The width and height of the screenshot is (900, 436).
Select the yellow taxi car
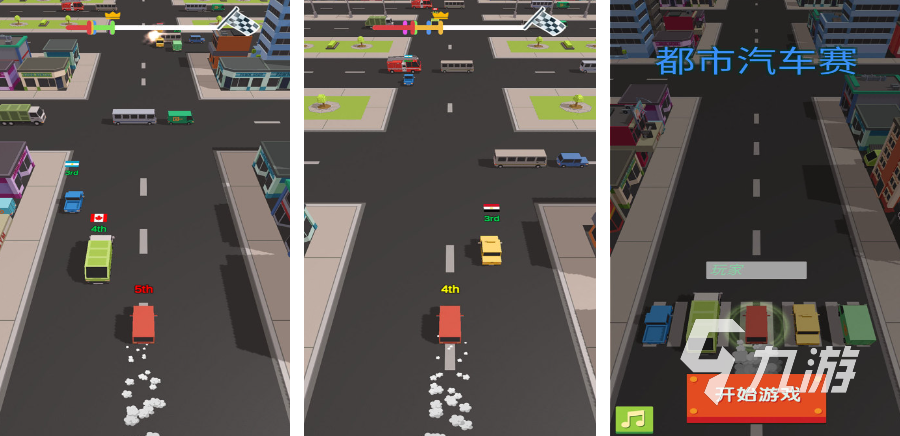(807, 324)
